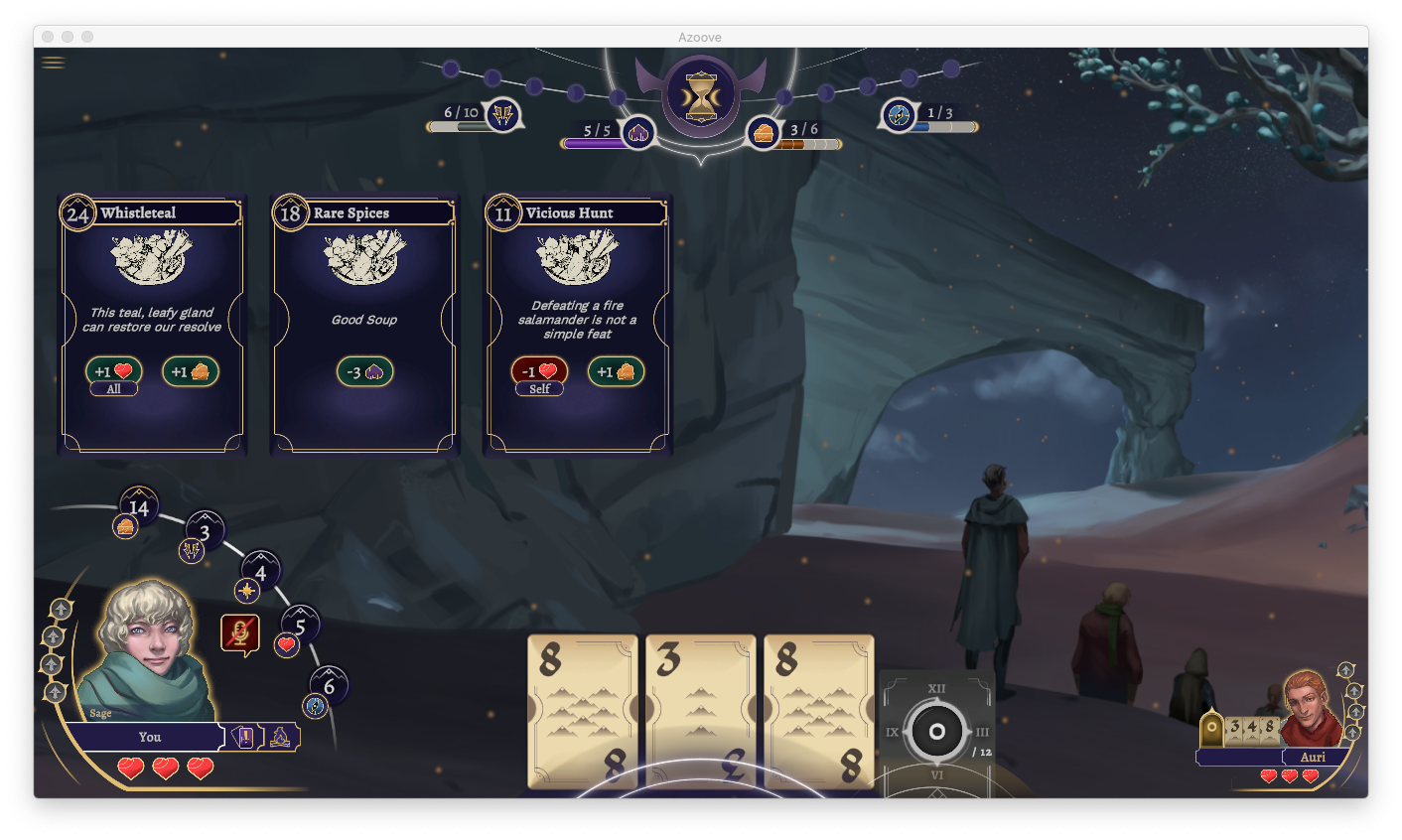Click the hourglass turn emblem

[x=701, y=96]
